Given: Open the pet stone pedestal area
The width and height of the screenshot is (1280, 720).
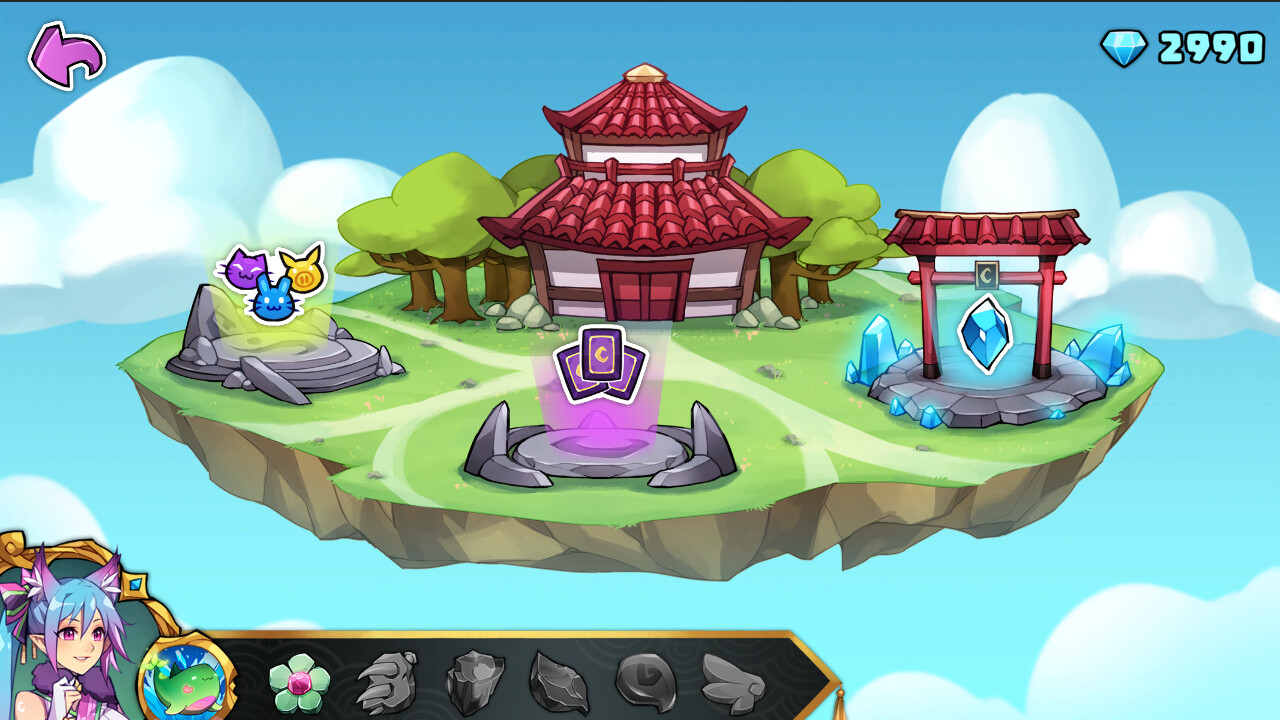Looking at the screenshot, I should tap(285, 350).
